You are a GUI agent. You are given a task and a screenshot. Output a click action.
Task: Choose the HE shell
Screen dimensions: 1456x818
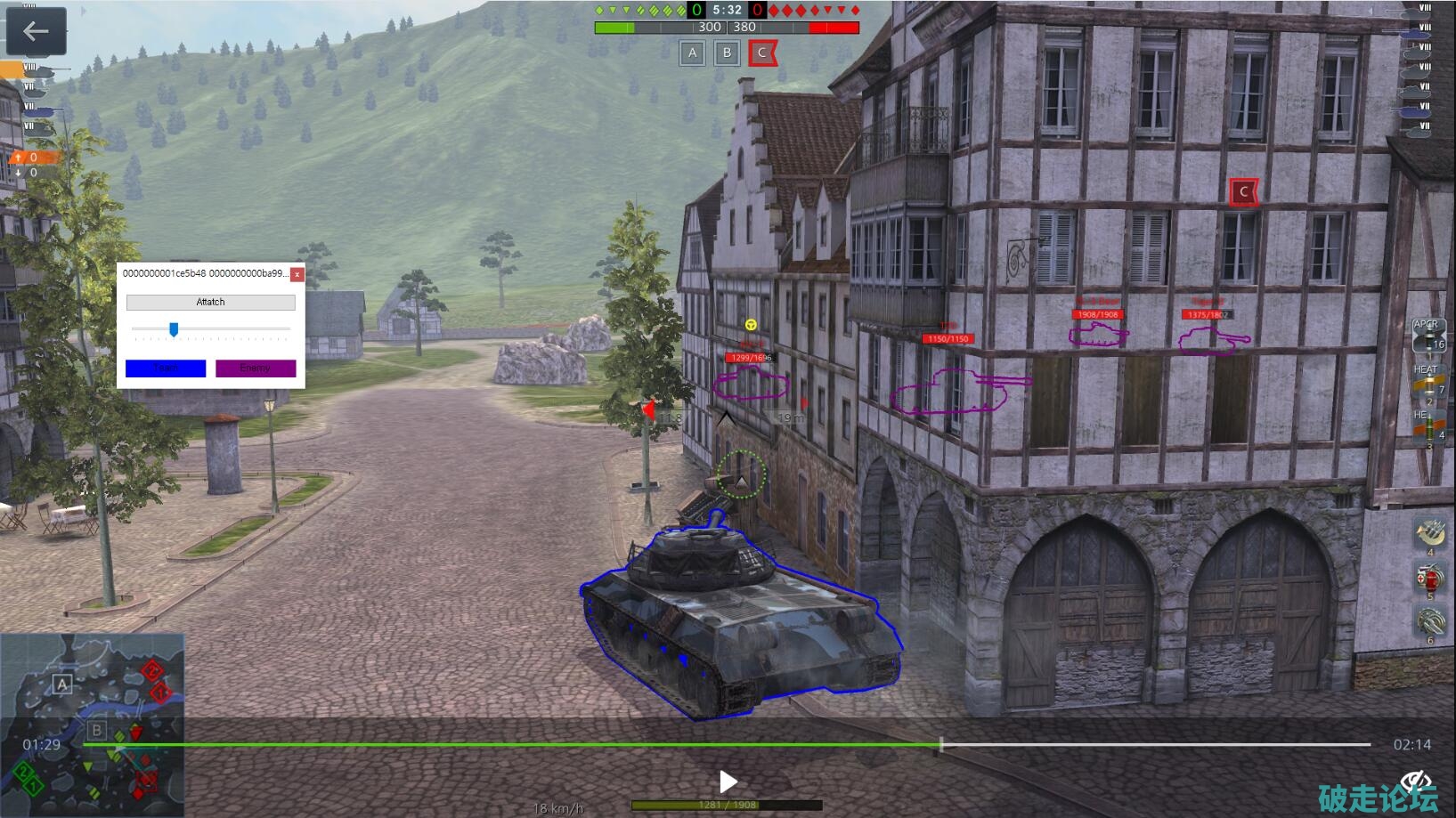pyautogui.click(x=1428, y=427)
